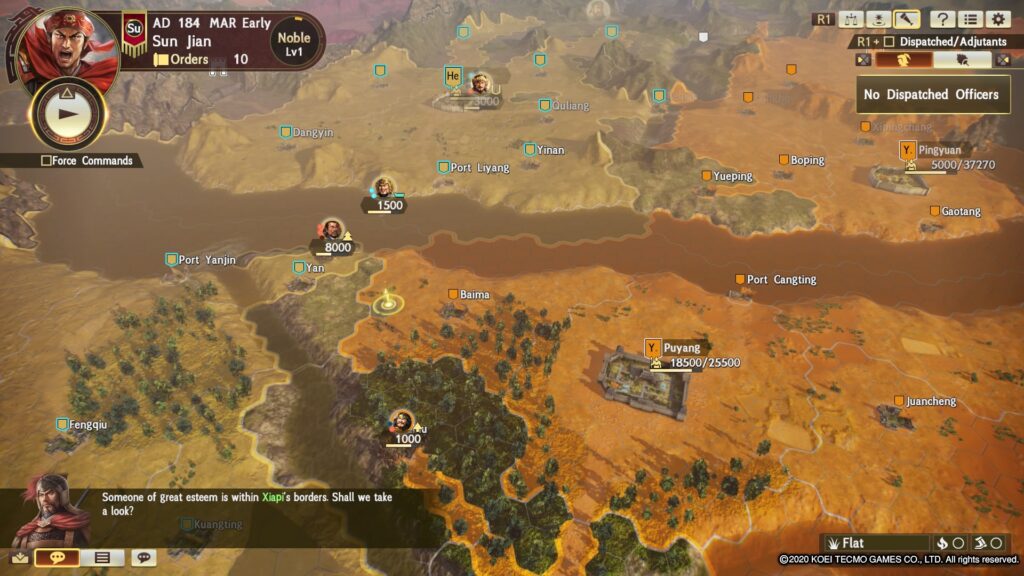
Task: Click the inbox tray icon beside advisor
Action: (x=20, y=558)
